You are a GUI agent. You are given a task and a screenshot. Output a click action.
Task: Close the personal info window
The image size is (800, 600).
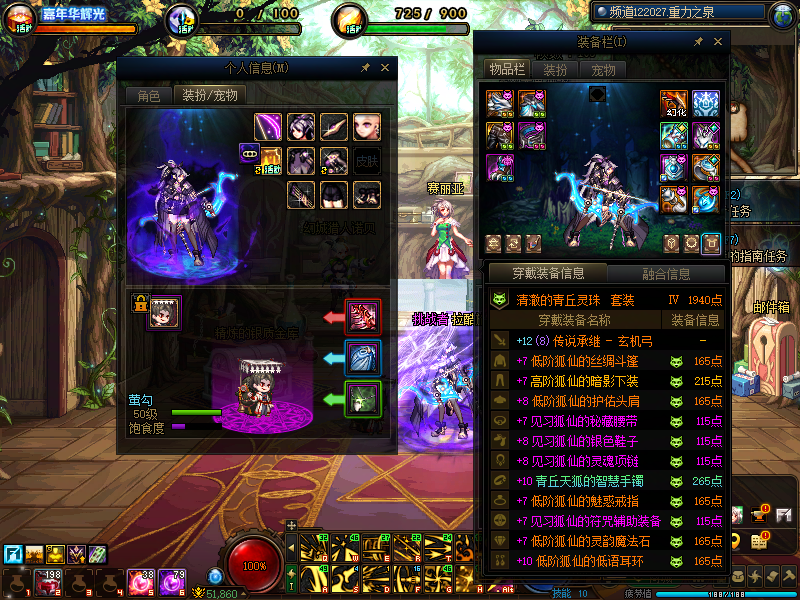click(384, 68)
